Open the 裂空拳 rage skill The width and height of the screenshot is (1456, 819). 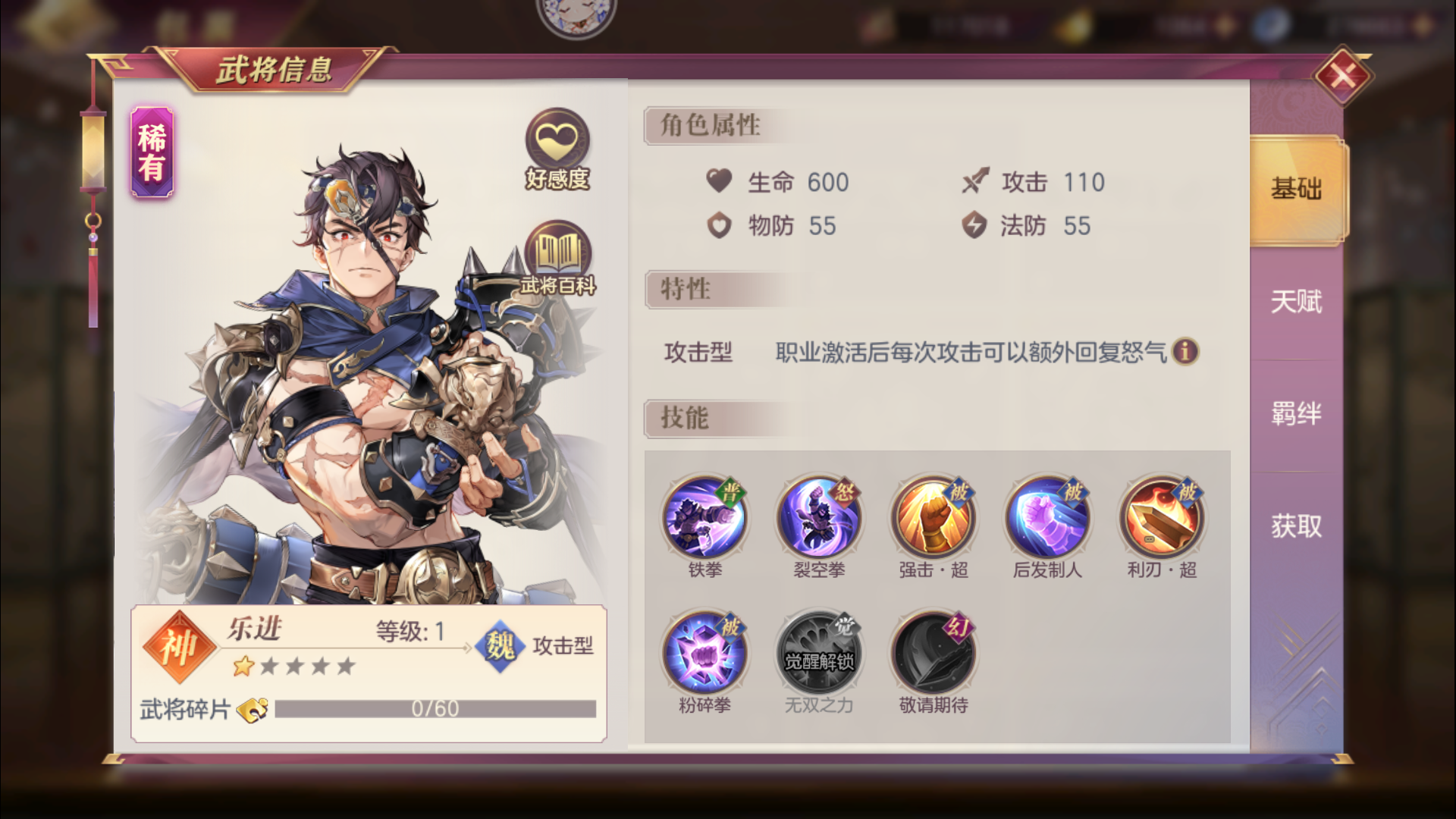tap(819, 518)
